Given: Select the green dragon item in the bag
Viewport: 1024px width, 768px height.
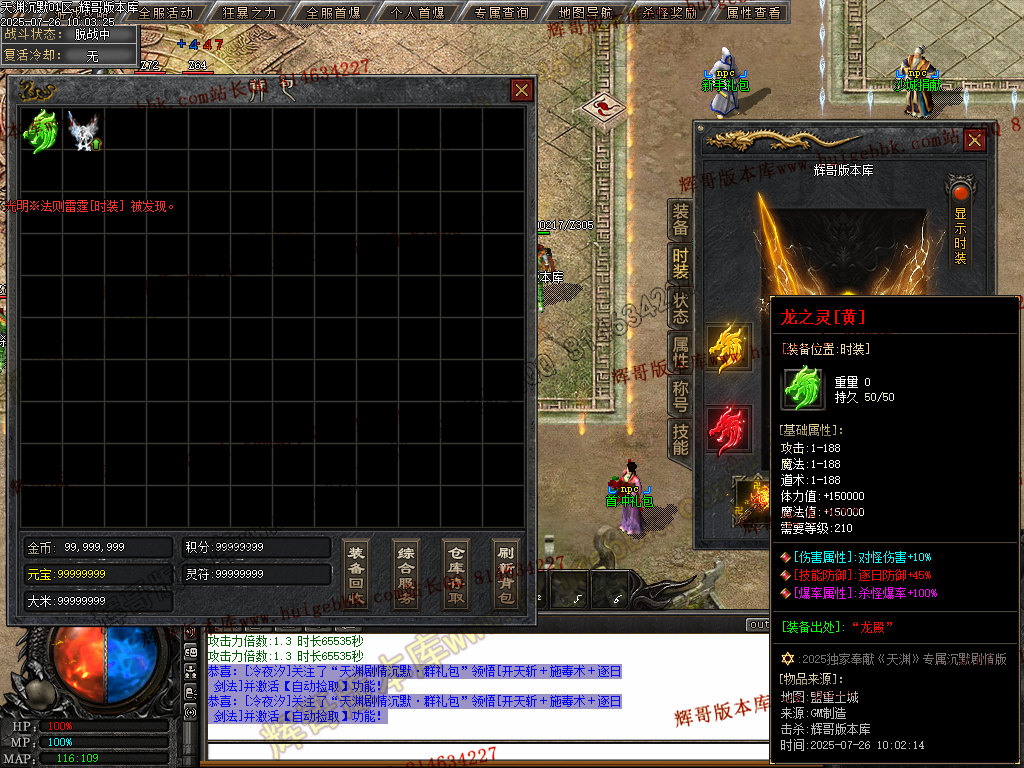Looking at the screenshot, I should point(41,131).
